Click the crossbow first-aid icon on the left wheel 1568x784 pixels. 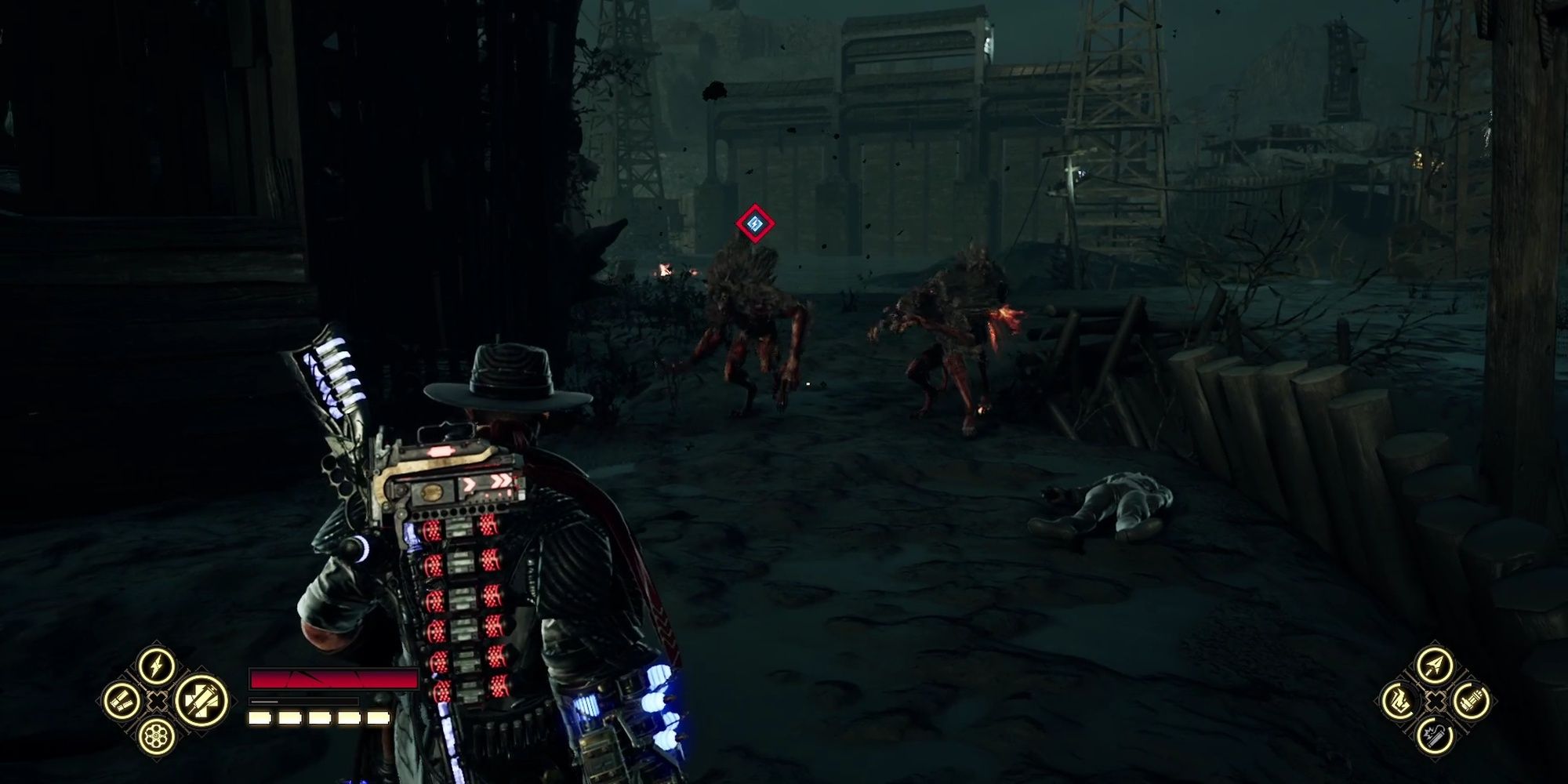tap(201, 701)
